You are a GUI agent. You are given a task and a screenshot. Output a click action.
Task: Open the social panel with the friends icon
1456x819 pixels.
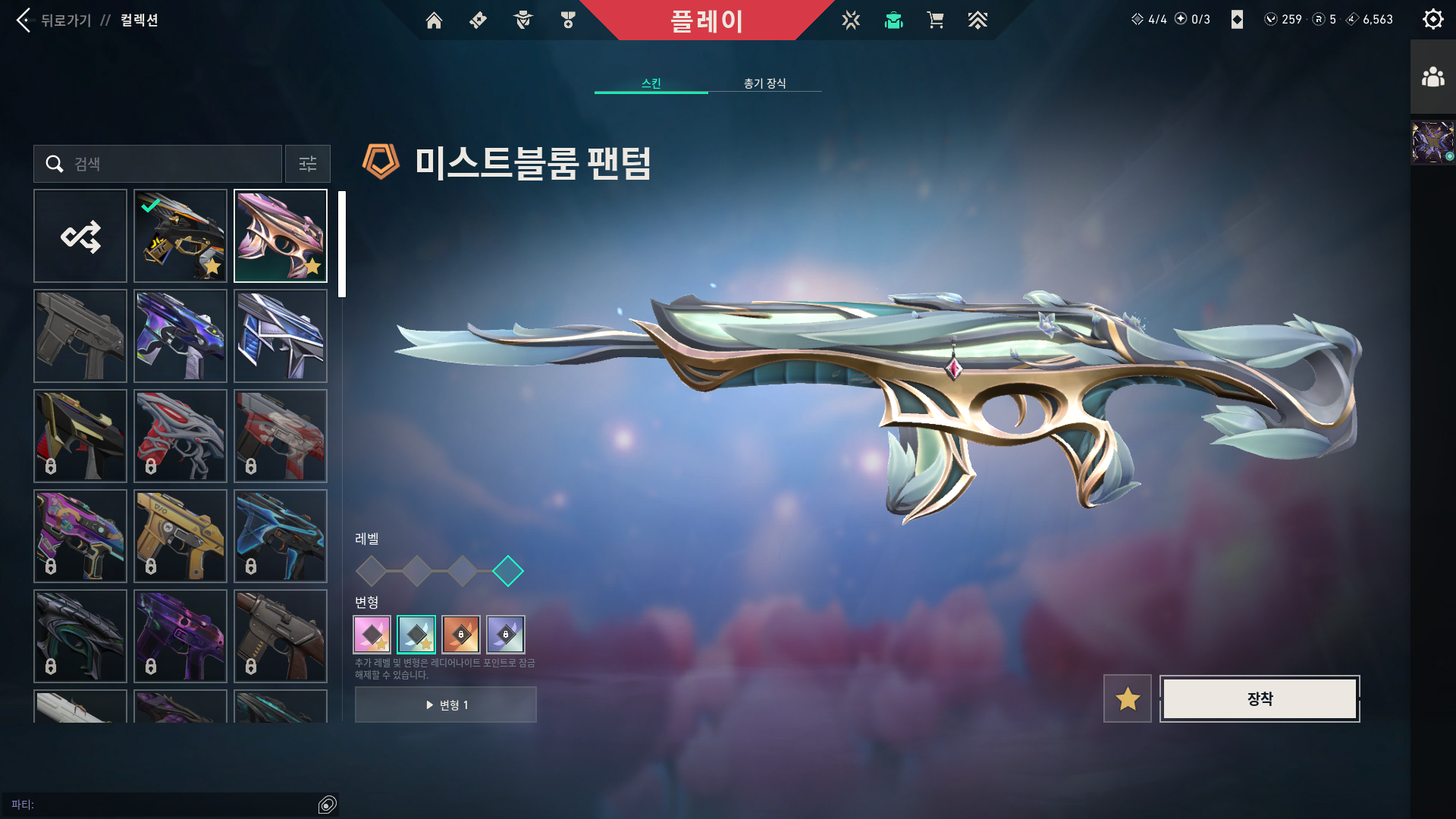click(1432, 75)
